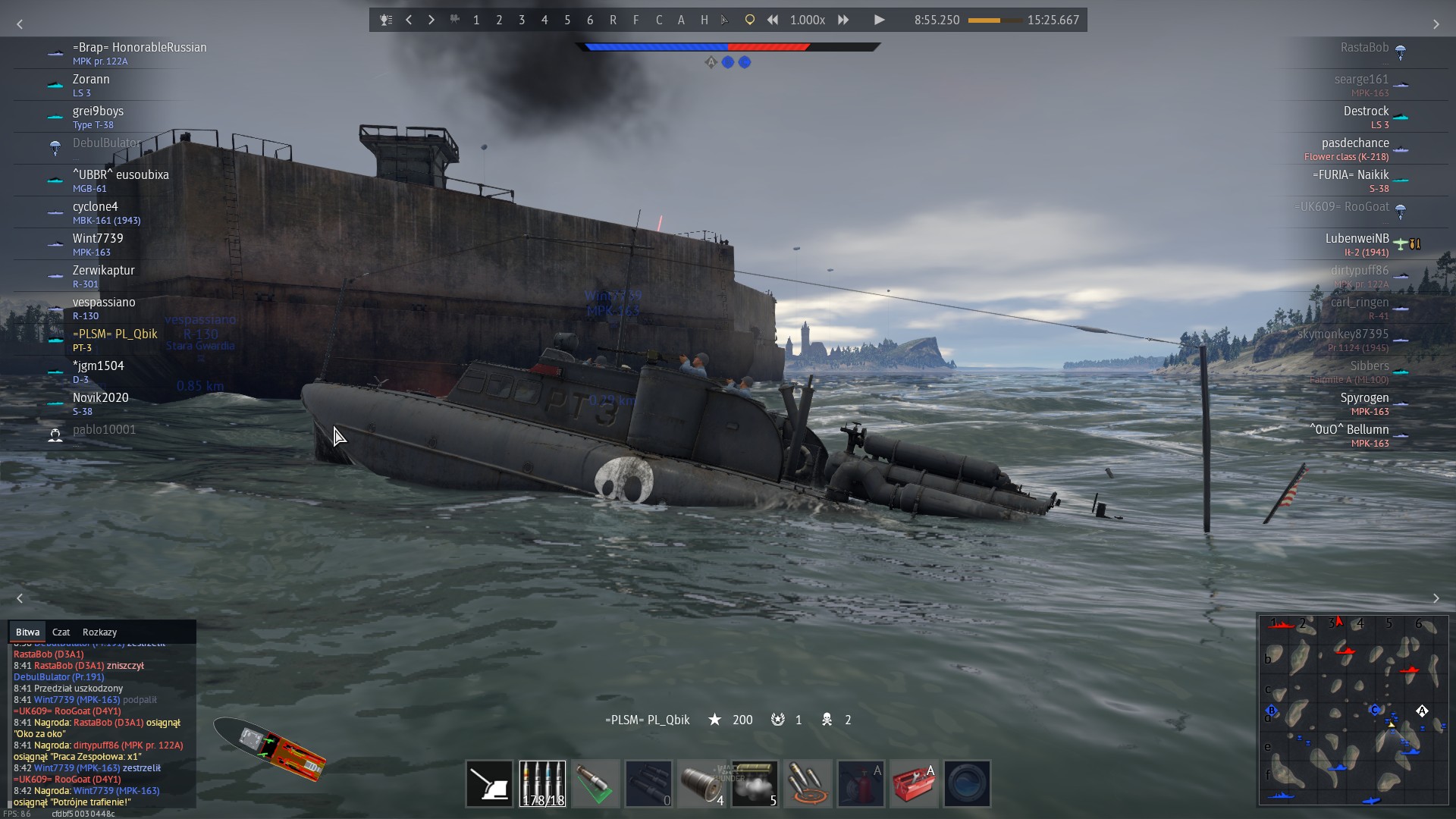Select camera preset 6 in replay bar

coord(590,20)
